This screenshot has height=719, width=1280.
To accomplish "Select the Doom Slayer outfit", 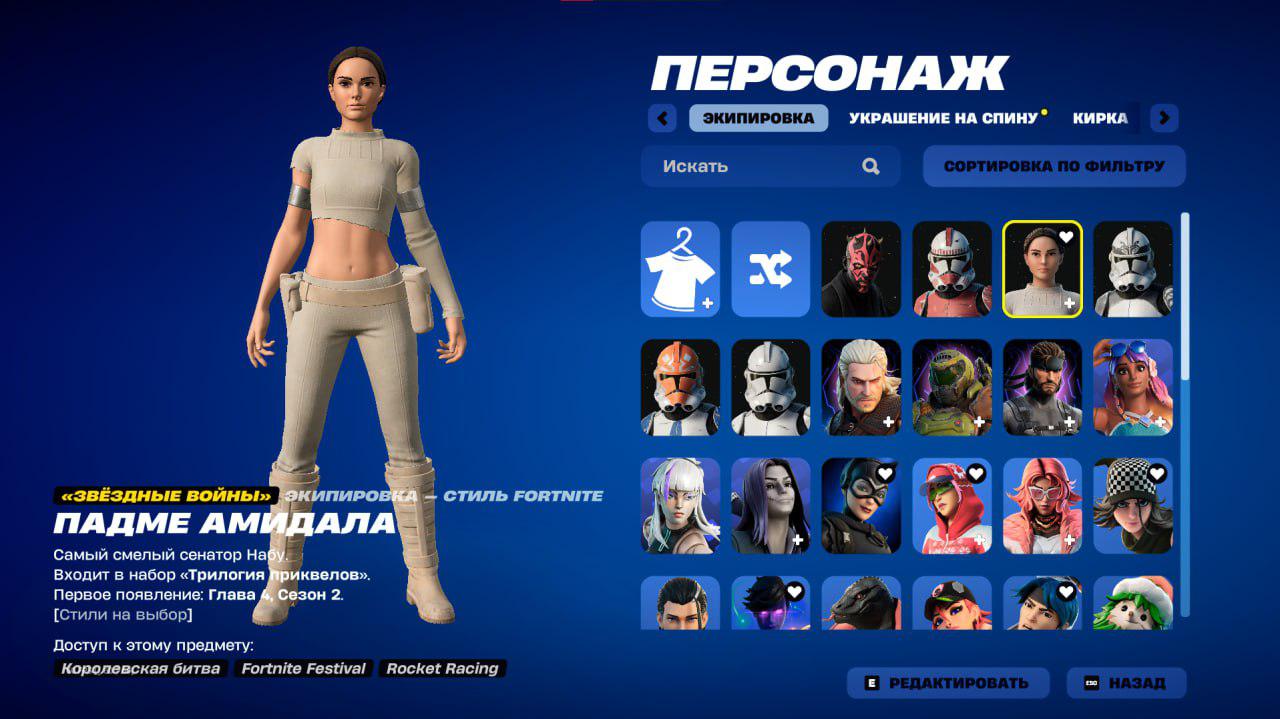I will tap(952, 387).
